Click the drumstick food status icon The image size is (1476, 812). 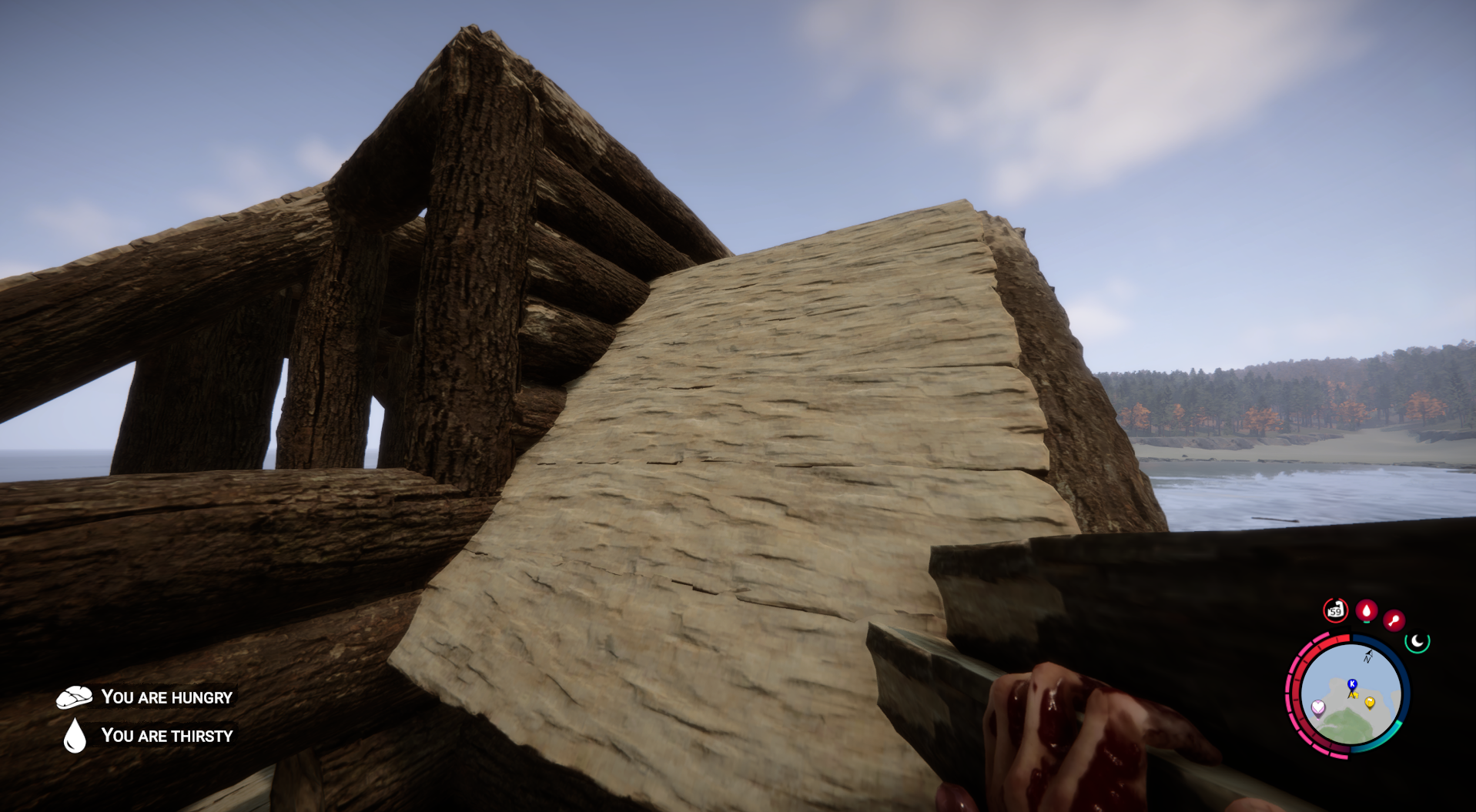(x=1394, y=620)
